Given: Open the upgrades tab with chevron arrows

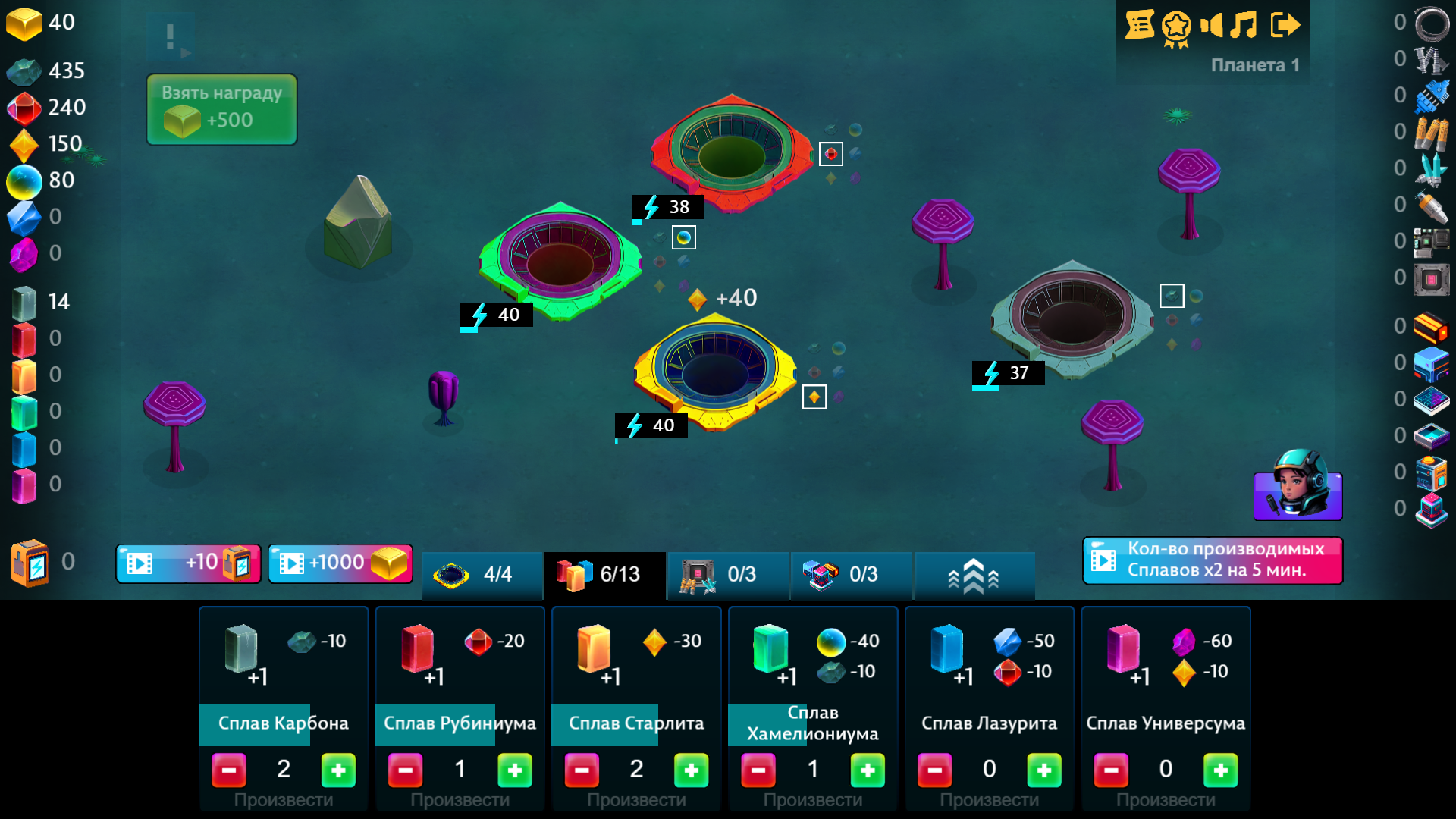Looking at the screenshot, I should [974, 576].
